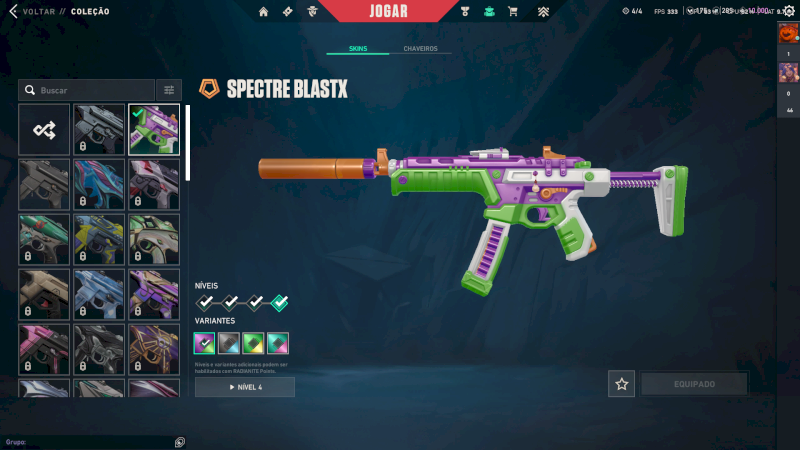800x450 pixels.
Task: Open the skin filter options button
Action: (x=169, y=90)
